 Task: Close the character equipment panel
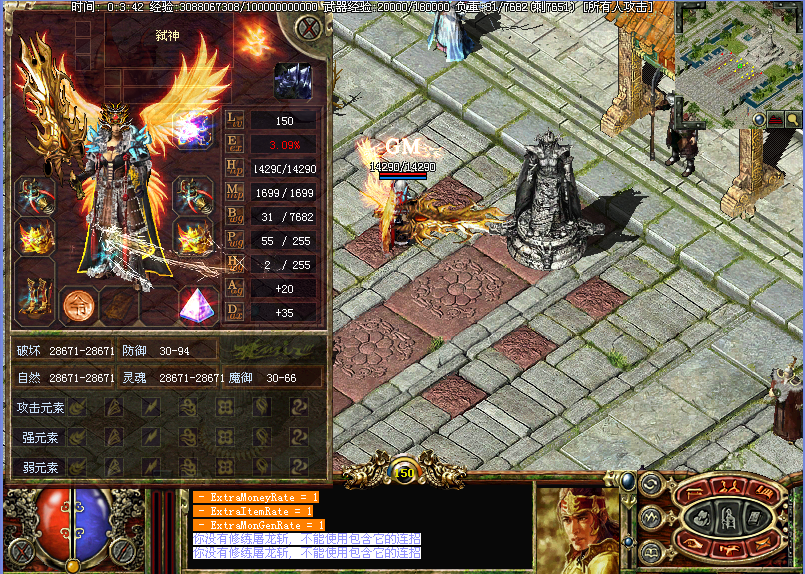pyautogui.click(x=309, y=28)
